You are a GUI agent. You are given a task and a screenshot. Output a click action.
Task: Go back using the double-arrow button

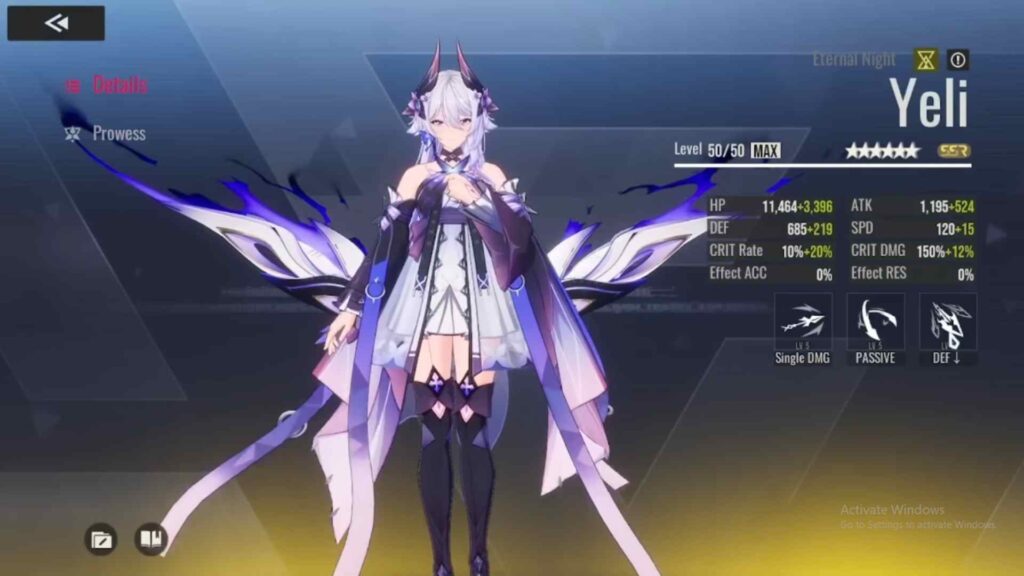pos(56,23)
